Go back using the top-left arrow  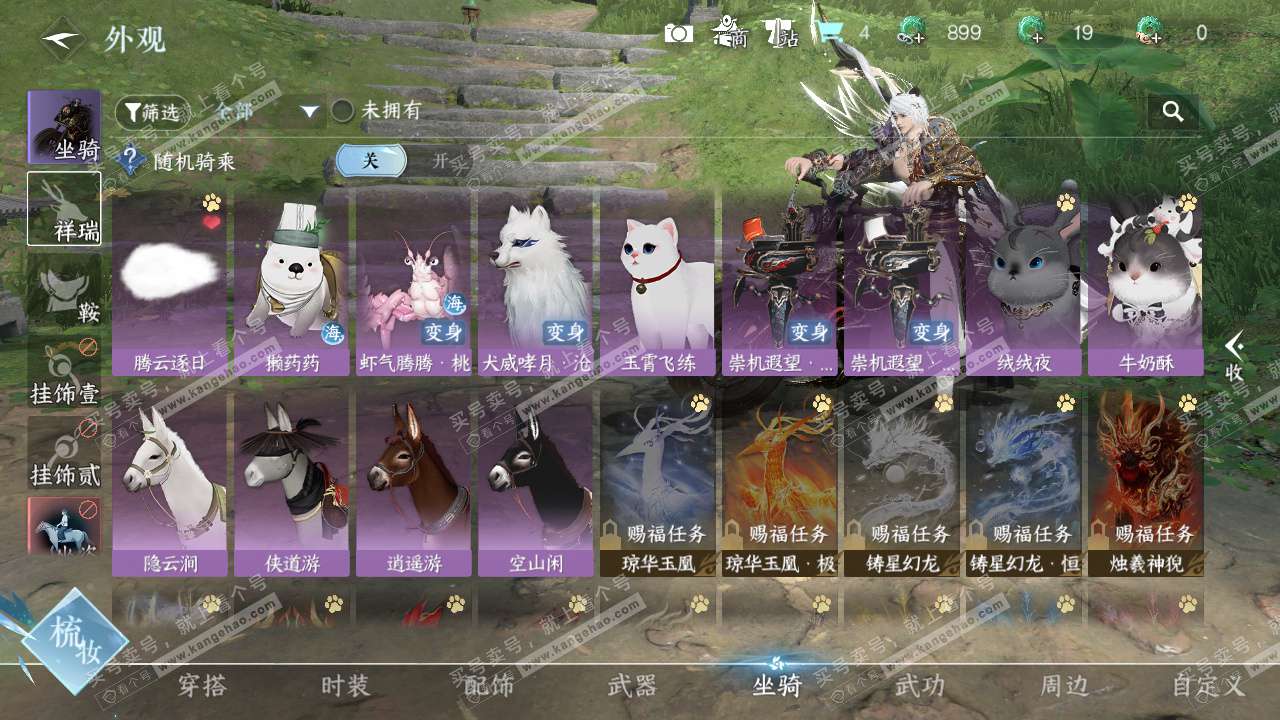coord(60,41)
